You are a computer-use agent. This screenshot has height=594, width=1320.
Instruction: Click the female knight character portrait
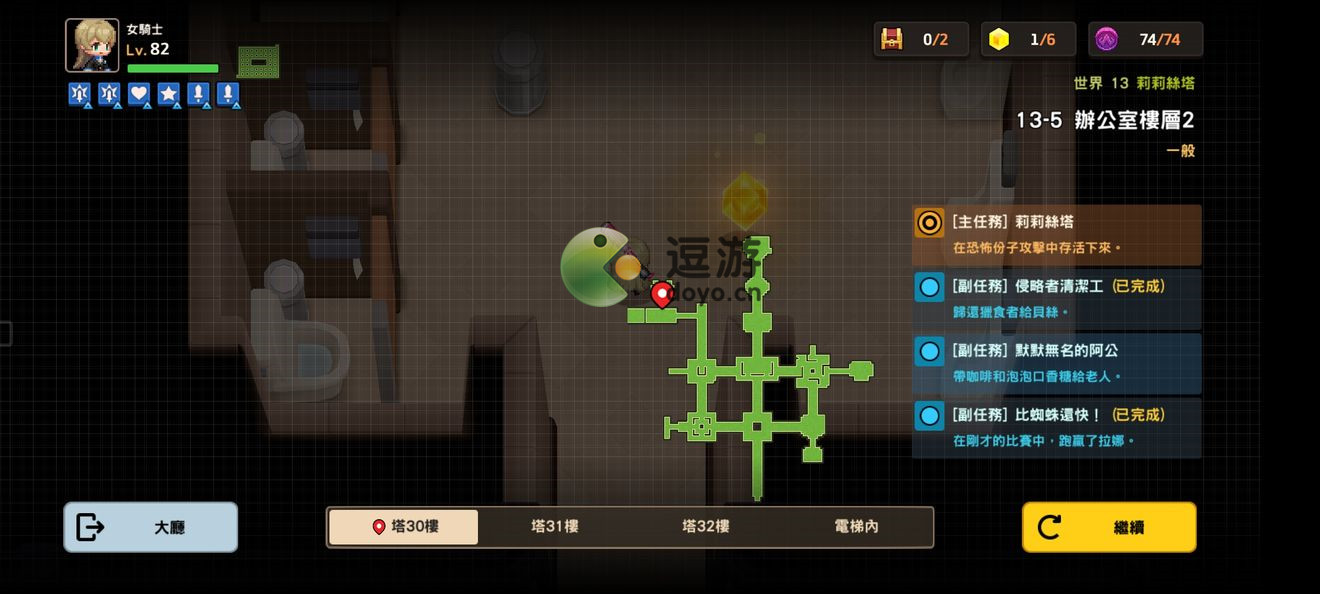92,45
